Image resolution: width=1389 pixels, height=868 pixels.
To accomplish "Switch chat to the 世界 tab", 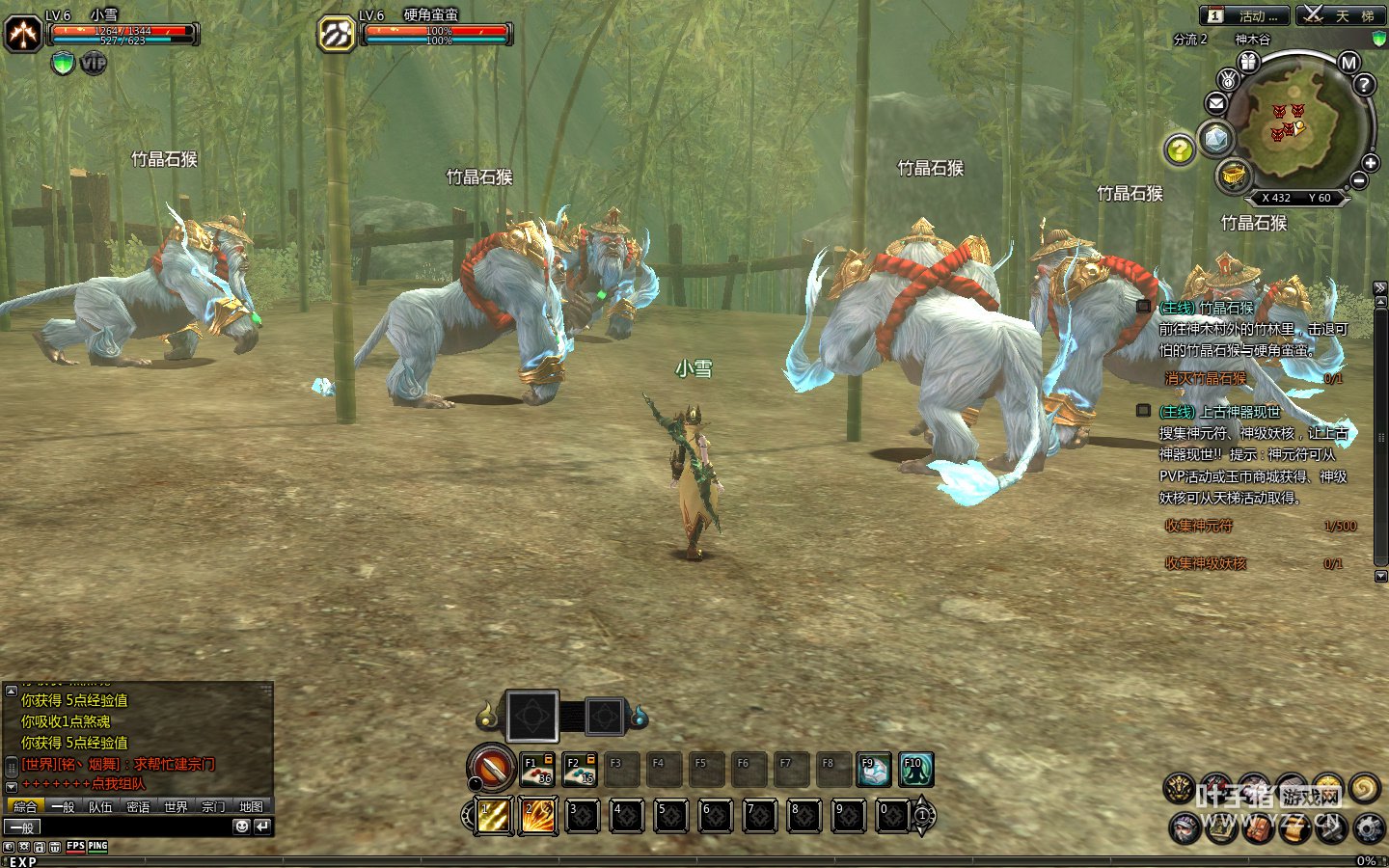I will pos(176,806).
